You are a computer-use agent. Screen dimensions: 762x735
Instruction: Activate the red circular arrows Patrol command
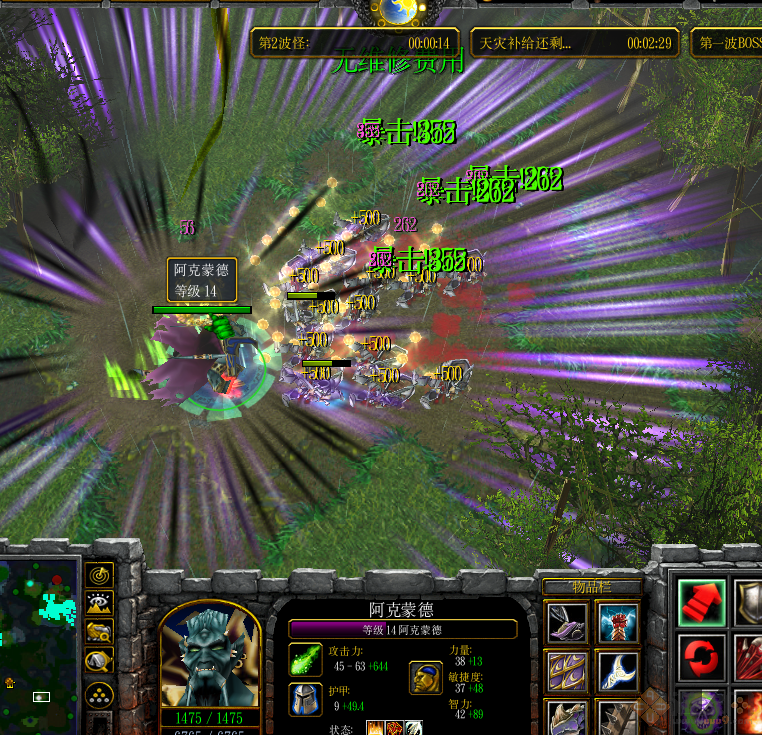tap(702, 657)
